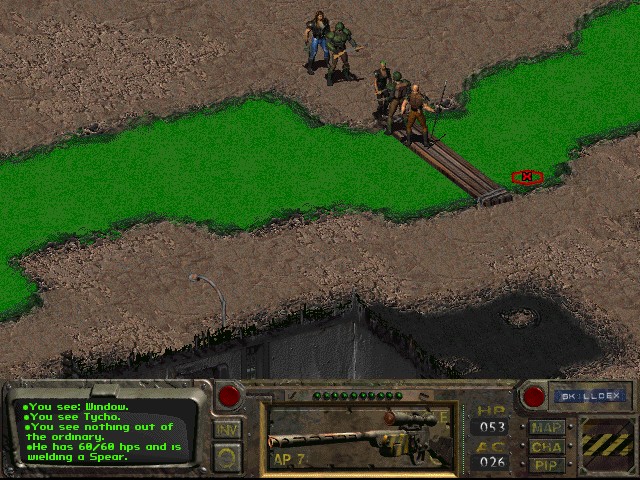Open the PIP-Boy with the PIP button
The image size is (640, 480).
click(547, 464)
